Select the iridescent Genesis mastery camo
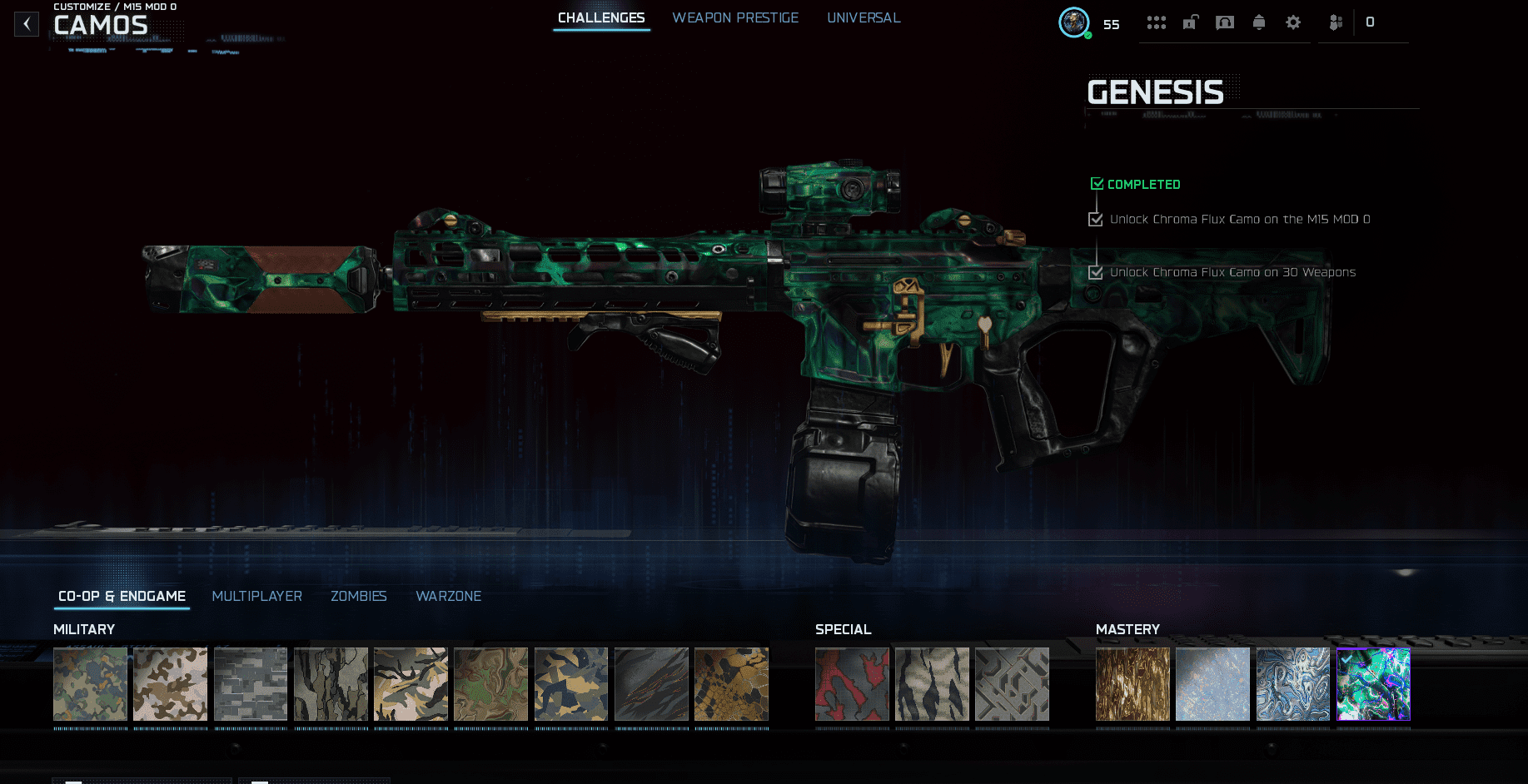Viewport: 1528px width, 784px height. (1373, 684)
